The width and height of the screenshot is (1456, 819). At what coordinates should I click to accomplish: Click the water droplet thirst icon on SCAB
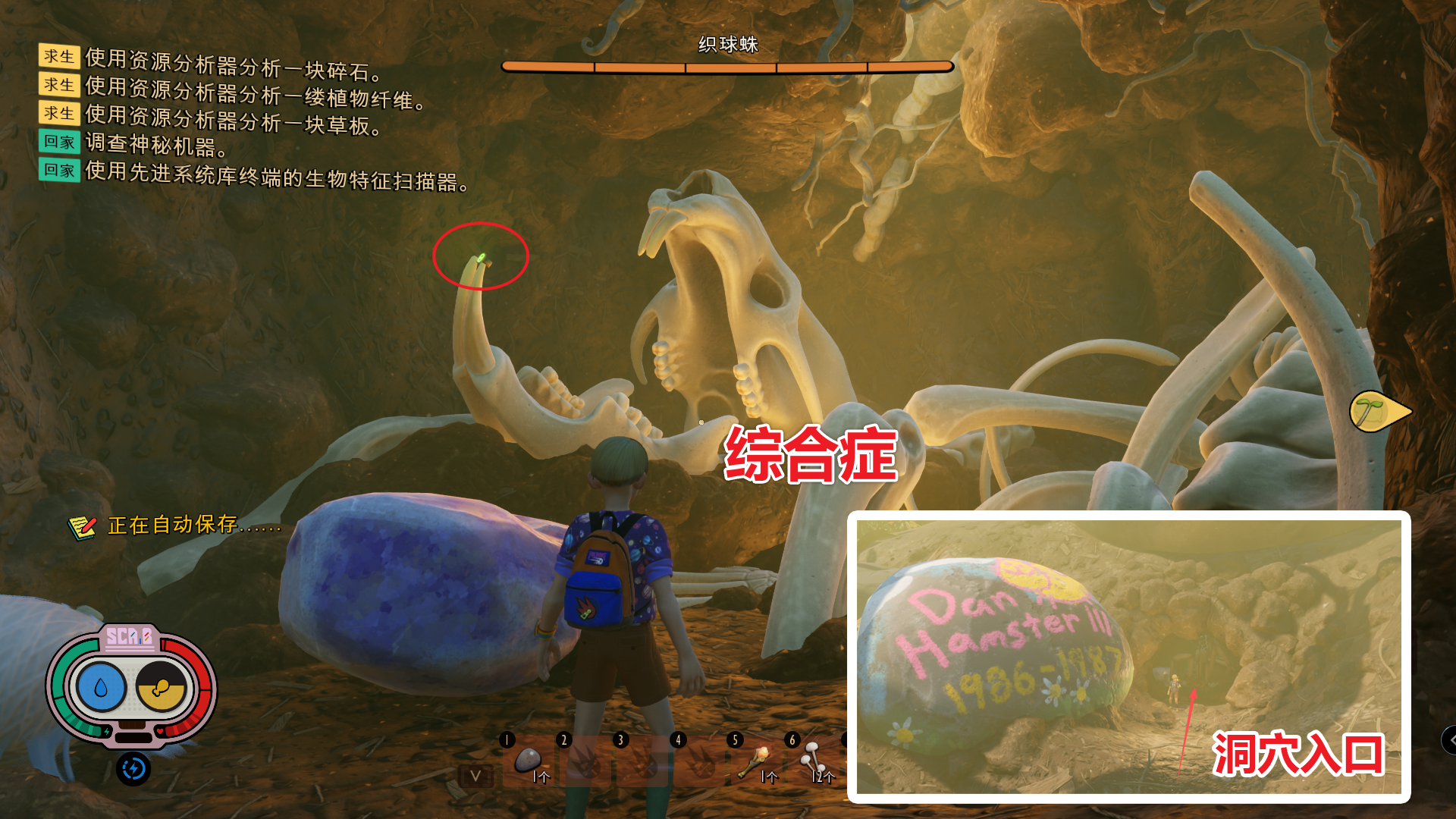pyautogui.click(x=101, y=687)
